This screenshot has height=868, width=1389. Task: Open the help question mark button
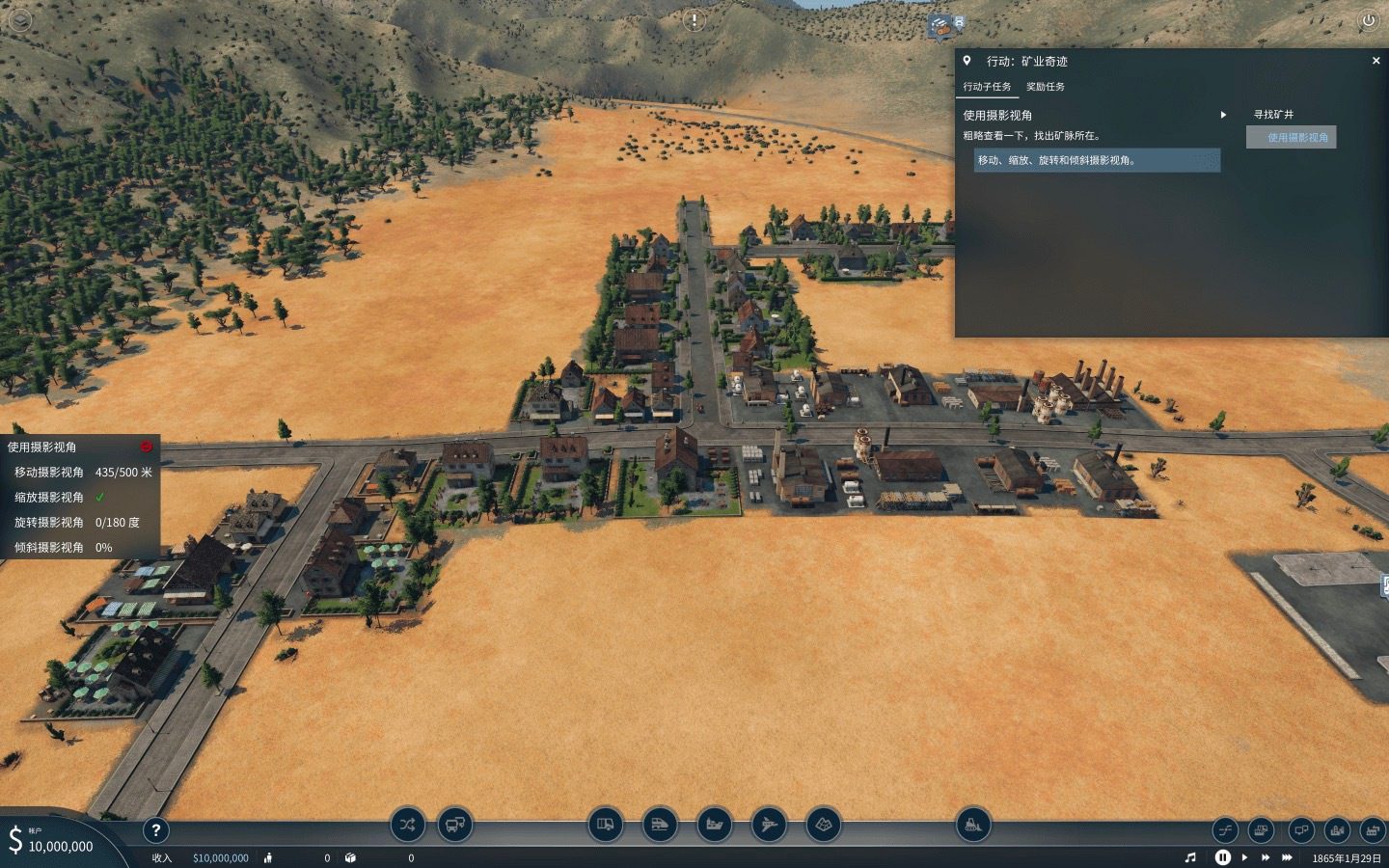coord(155,829)
